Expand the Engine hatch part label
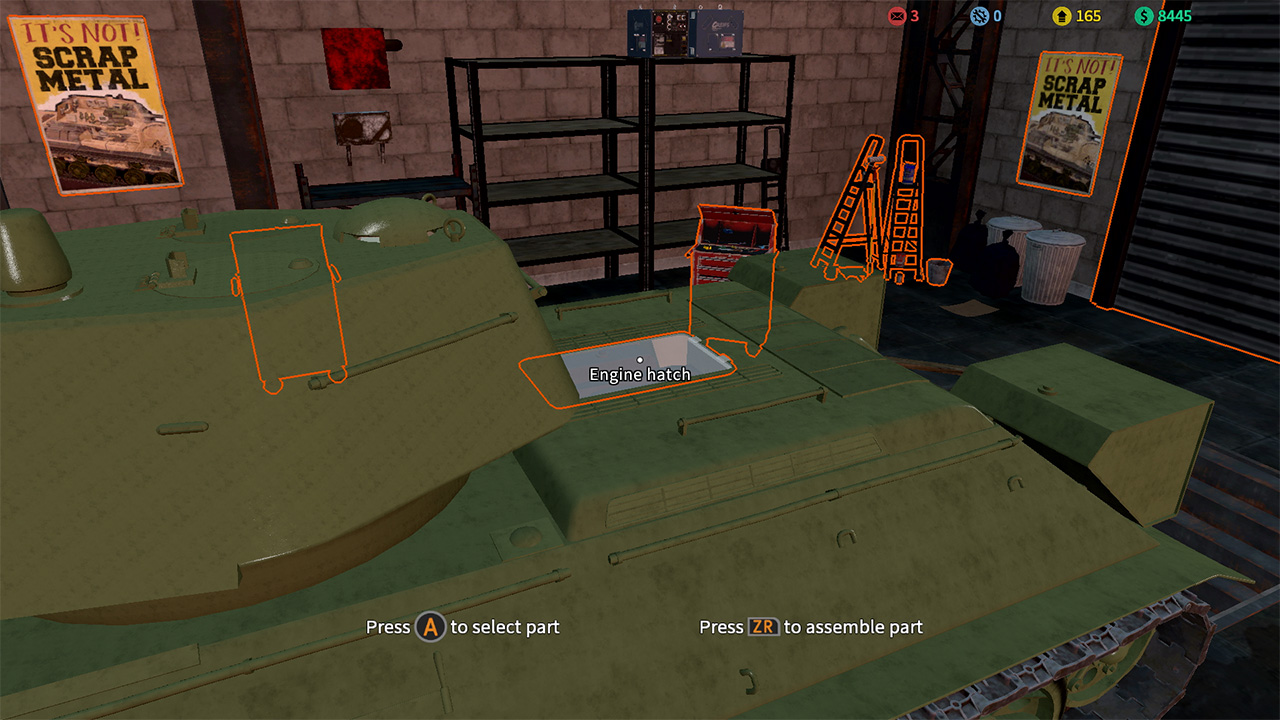 point(640,373)
